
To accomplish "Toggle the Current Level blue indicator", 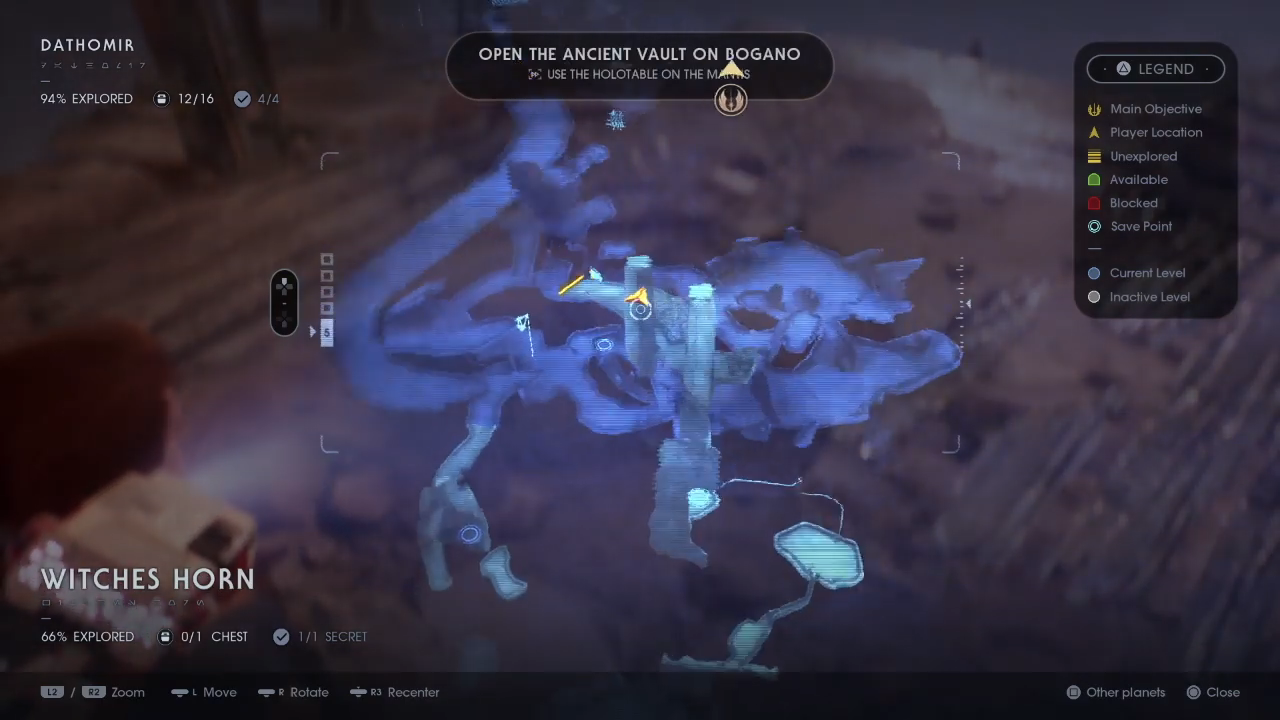I will pos(1094,273).
